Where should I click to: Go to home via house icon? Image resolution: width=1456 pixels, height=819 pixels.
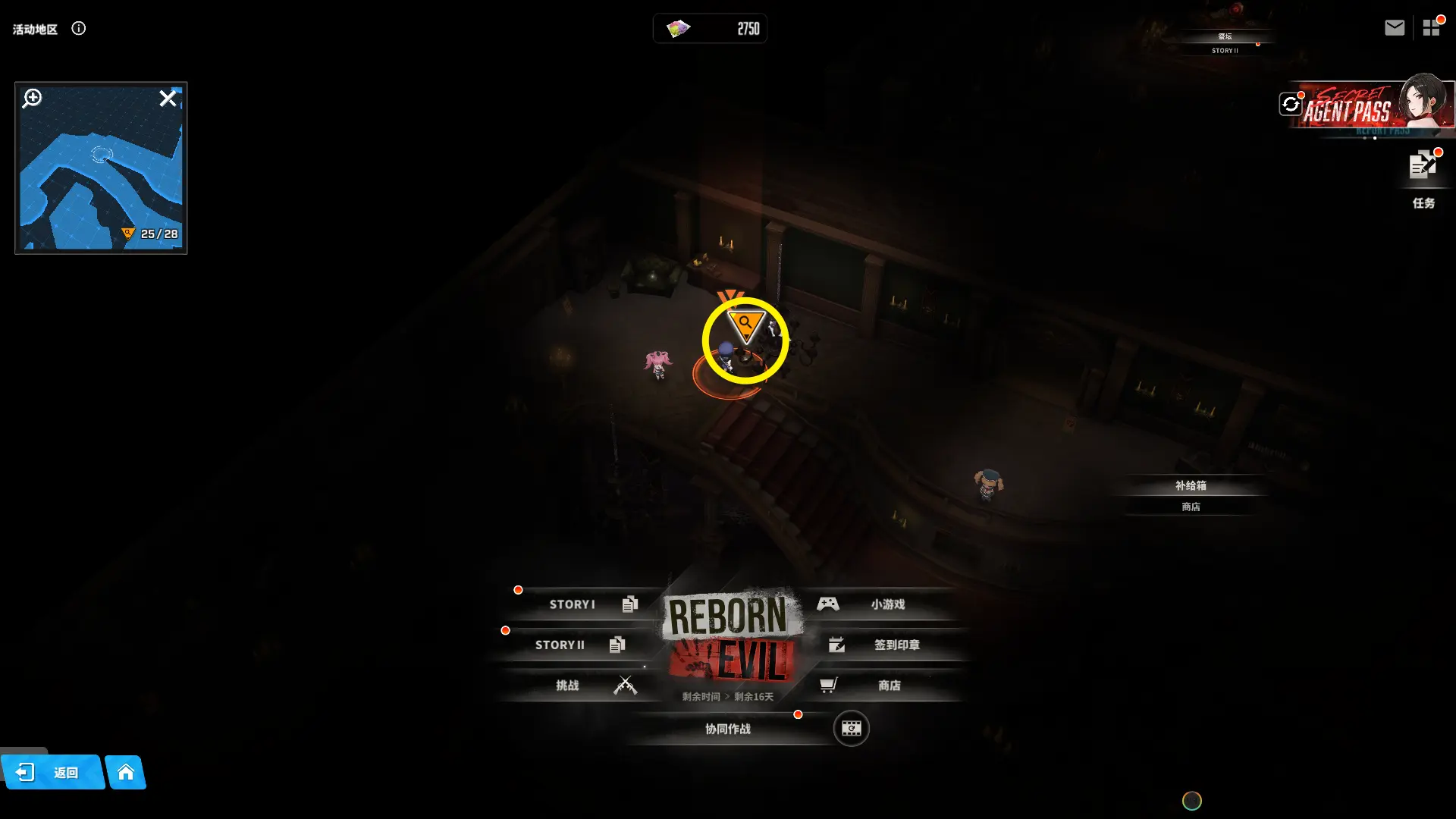click(126, 773)
